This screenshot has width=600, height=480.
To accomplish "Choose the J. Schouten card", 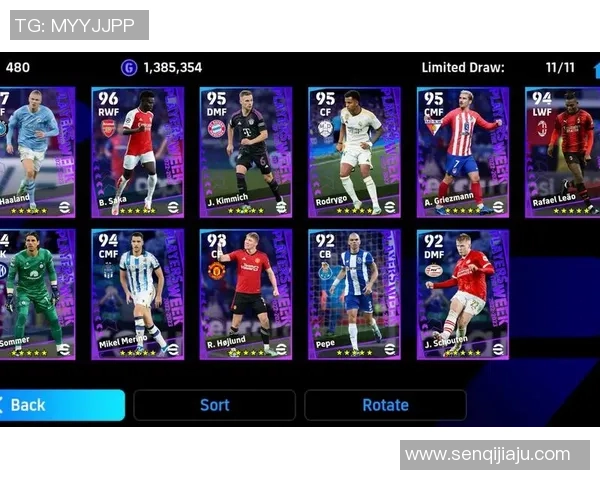I will 462,294.
